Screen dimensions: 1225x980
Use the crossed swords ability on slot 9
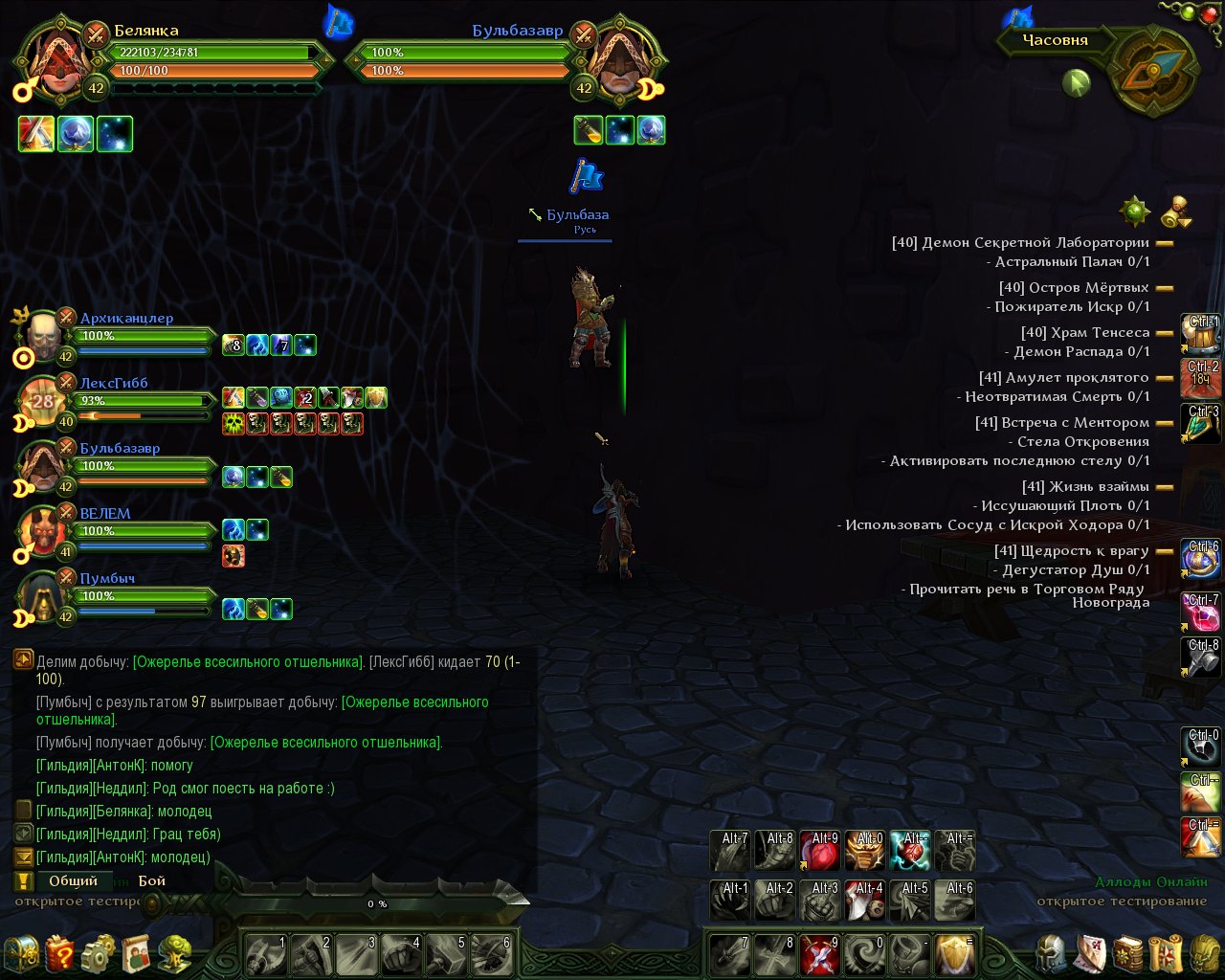coord(820,954)
